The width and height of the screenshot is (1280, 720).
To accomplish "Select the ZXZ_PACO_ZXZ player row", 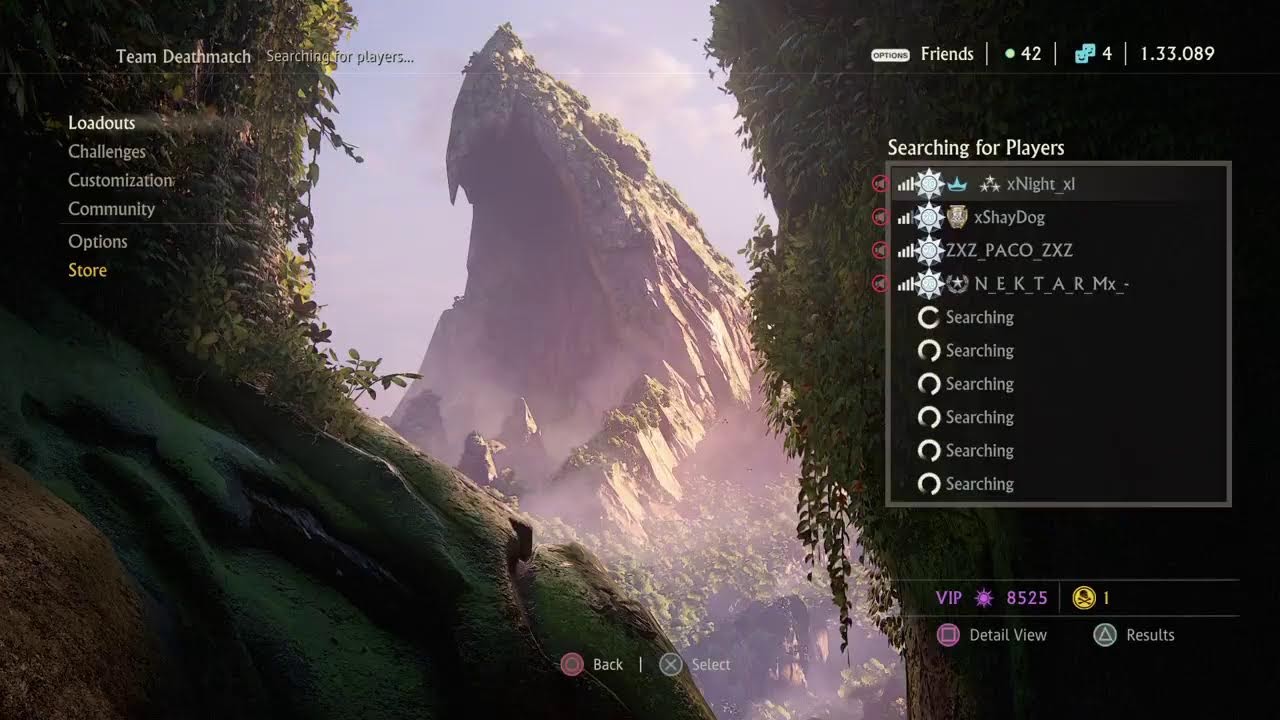I will 1009,250.
